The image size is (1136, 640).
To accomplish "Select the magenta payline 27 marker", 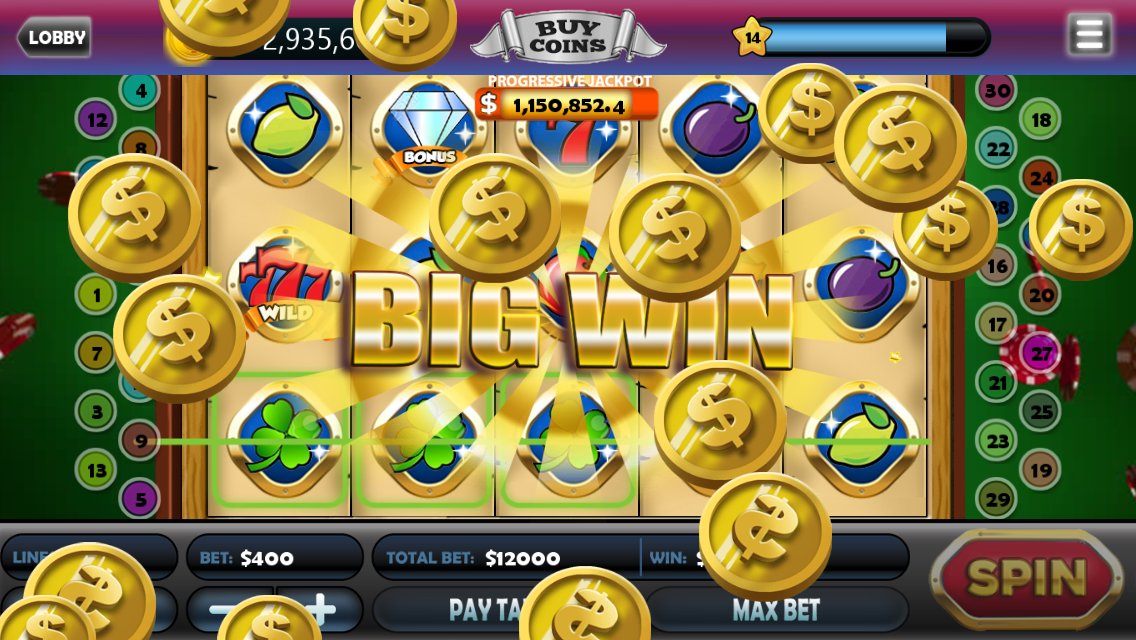I will click(1041, 353).
